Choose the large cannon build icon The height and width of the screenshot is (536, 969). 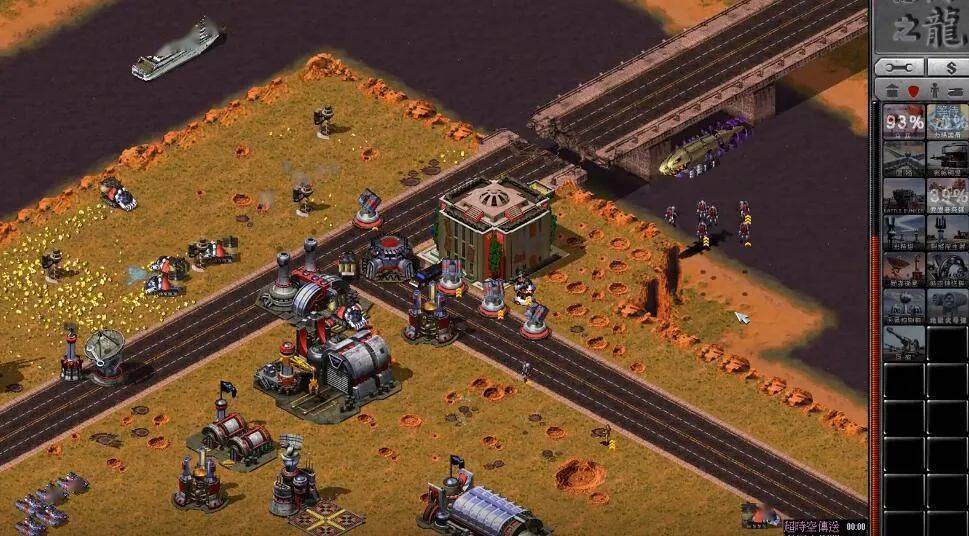(903, 342)
